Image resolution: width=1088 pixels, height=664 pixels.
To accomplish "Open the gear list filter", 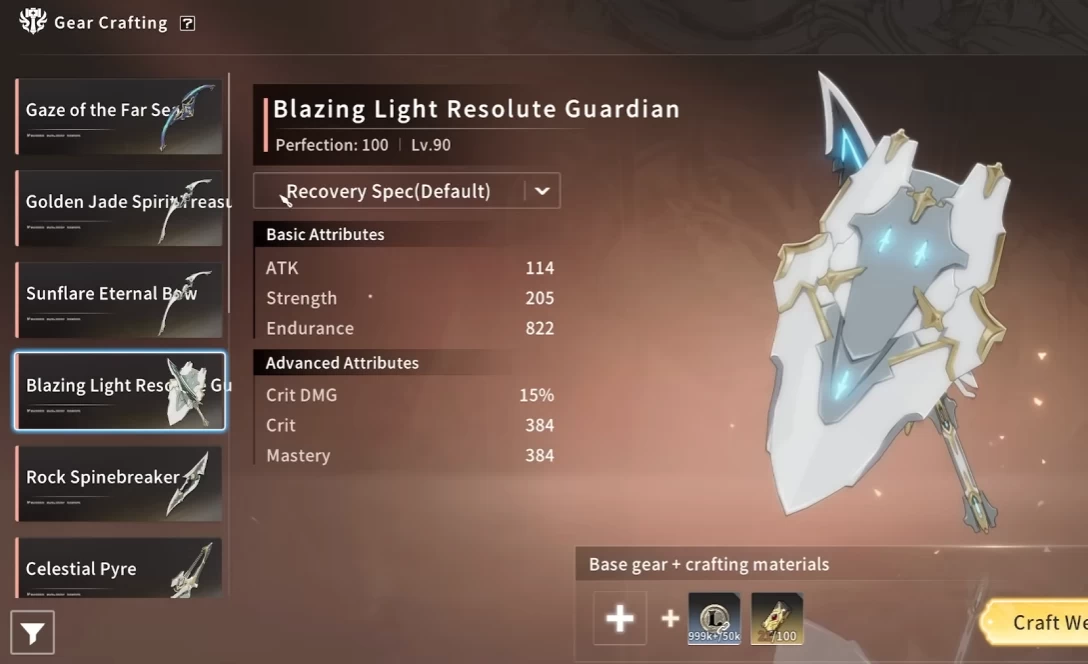I will tap(32, 633).
